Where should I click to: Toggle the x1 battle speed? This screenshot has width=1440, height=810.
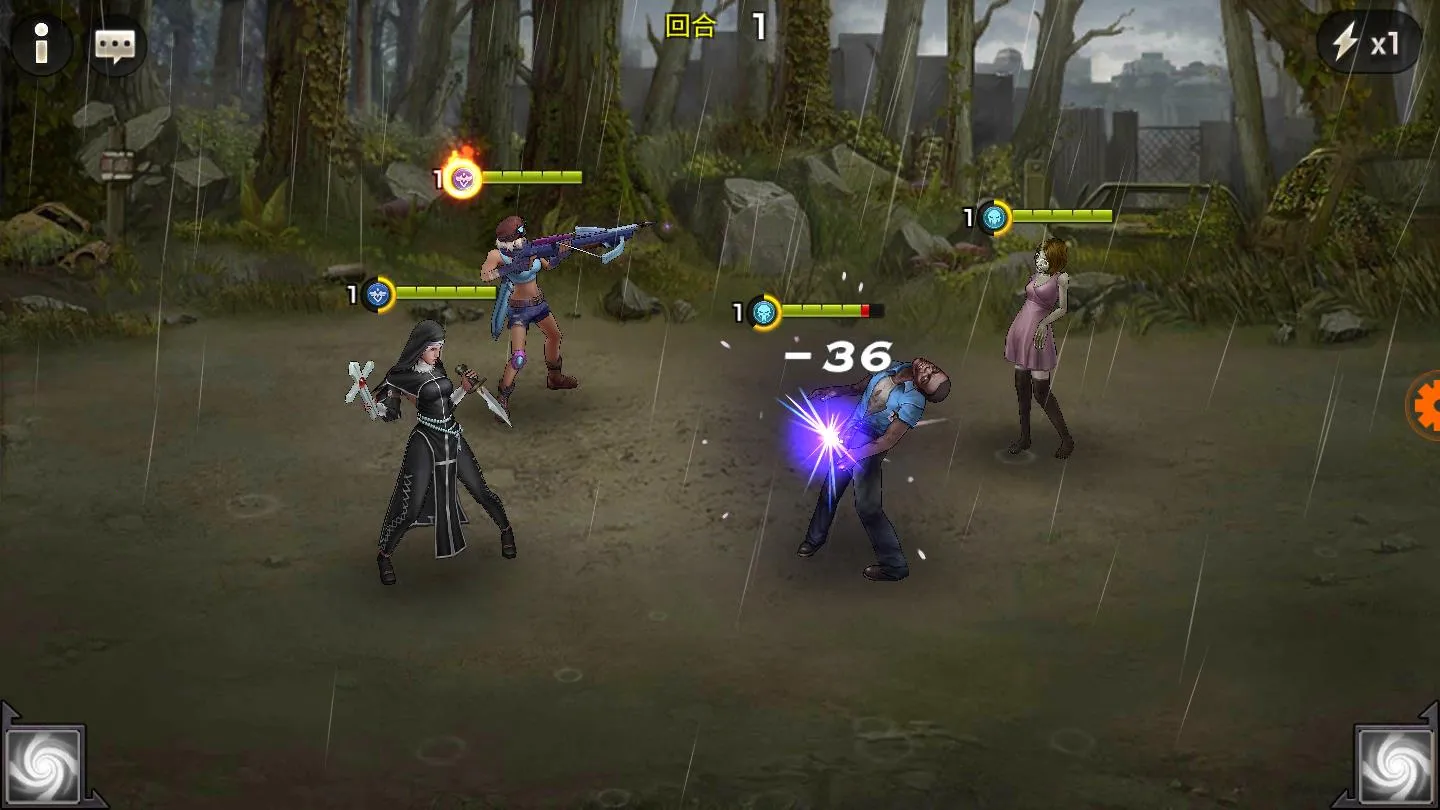[1368, 43]
